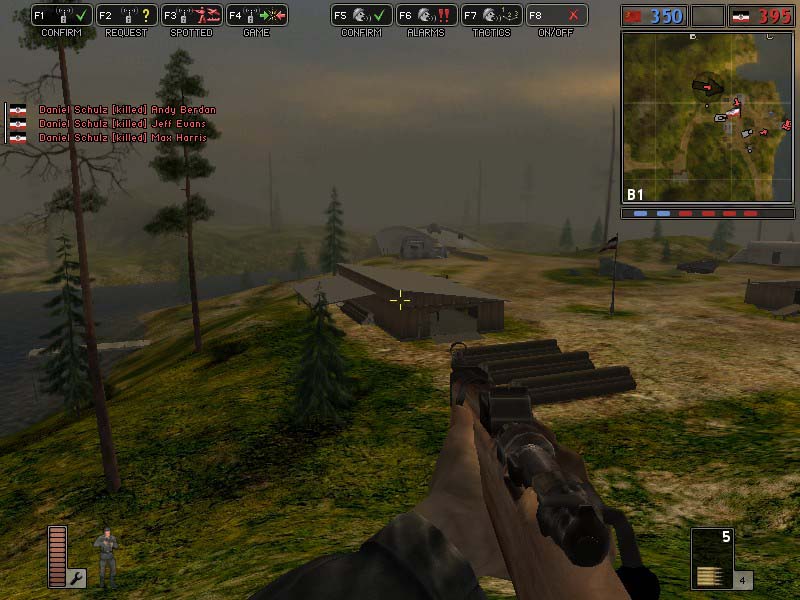800x600 pixels.
Task: Toggle the F8 On/Off radio option
Action: click(556, 16)
